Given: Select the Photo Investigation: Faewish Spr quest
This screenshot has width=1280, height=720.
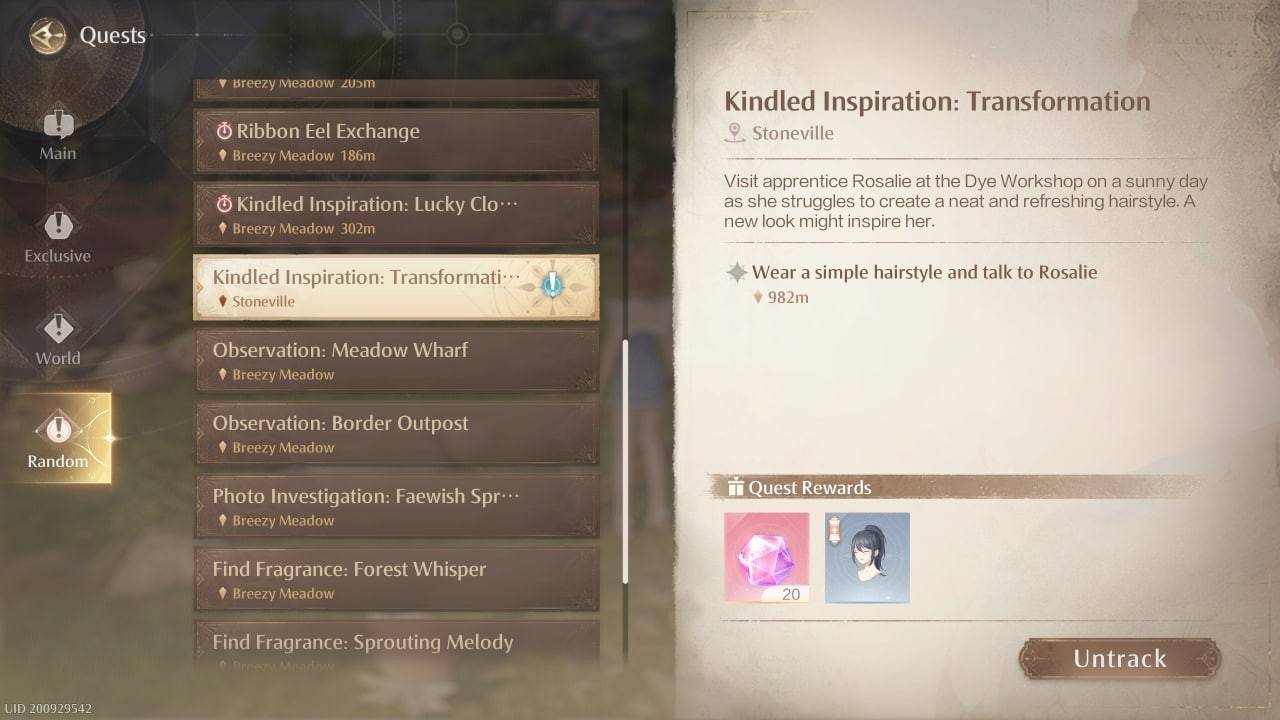Looking at the screenshot, I should click(x=396, y=505).
